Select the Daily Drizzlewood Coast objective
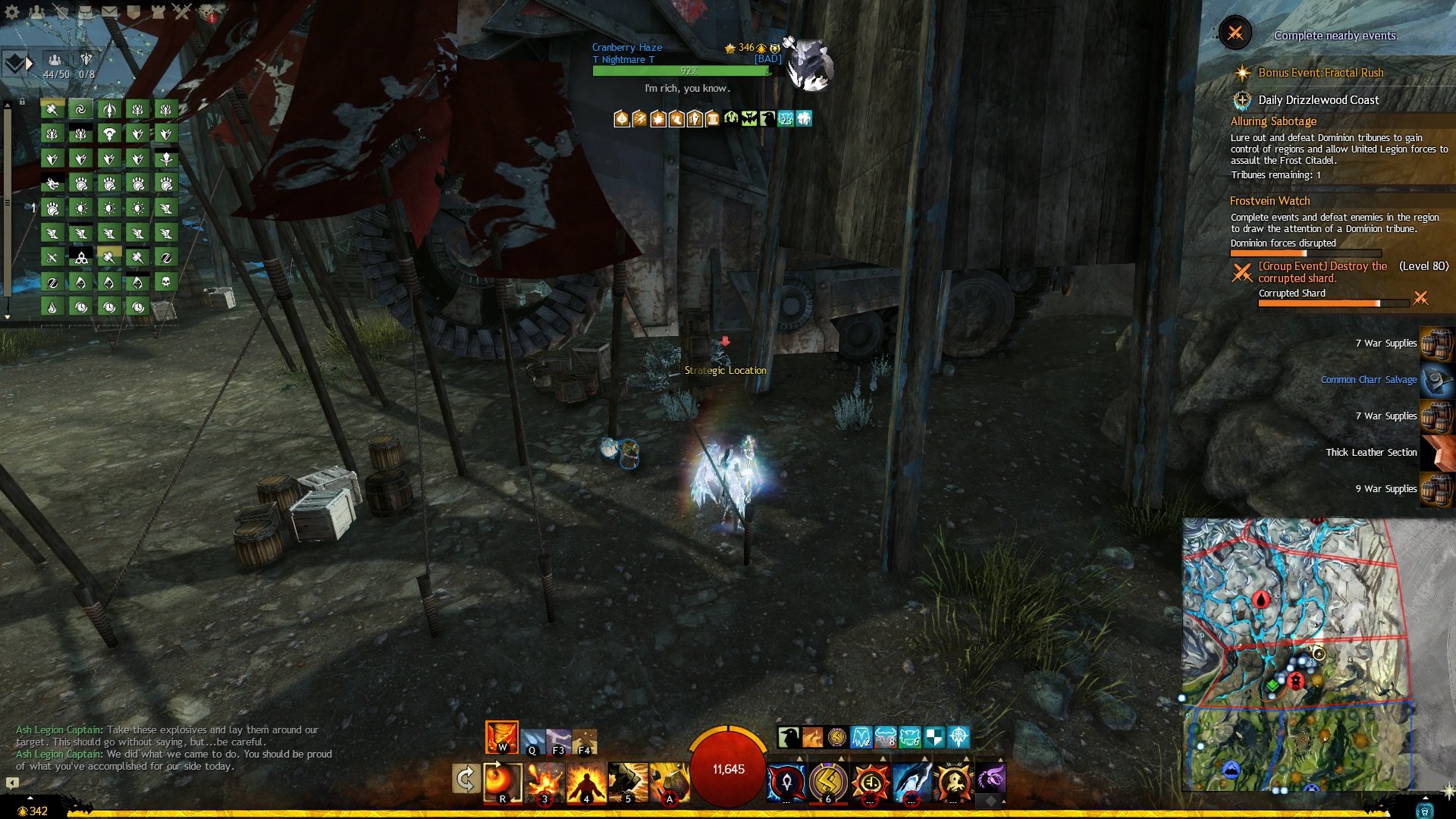 point(1318,100)
